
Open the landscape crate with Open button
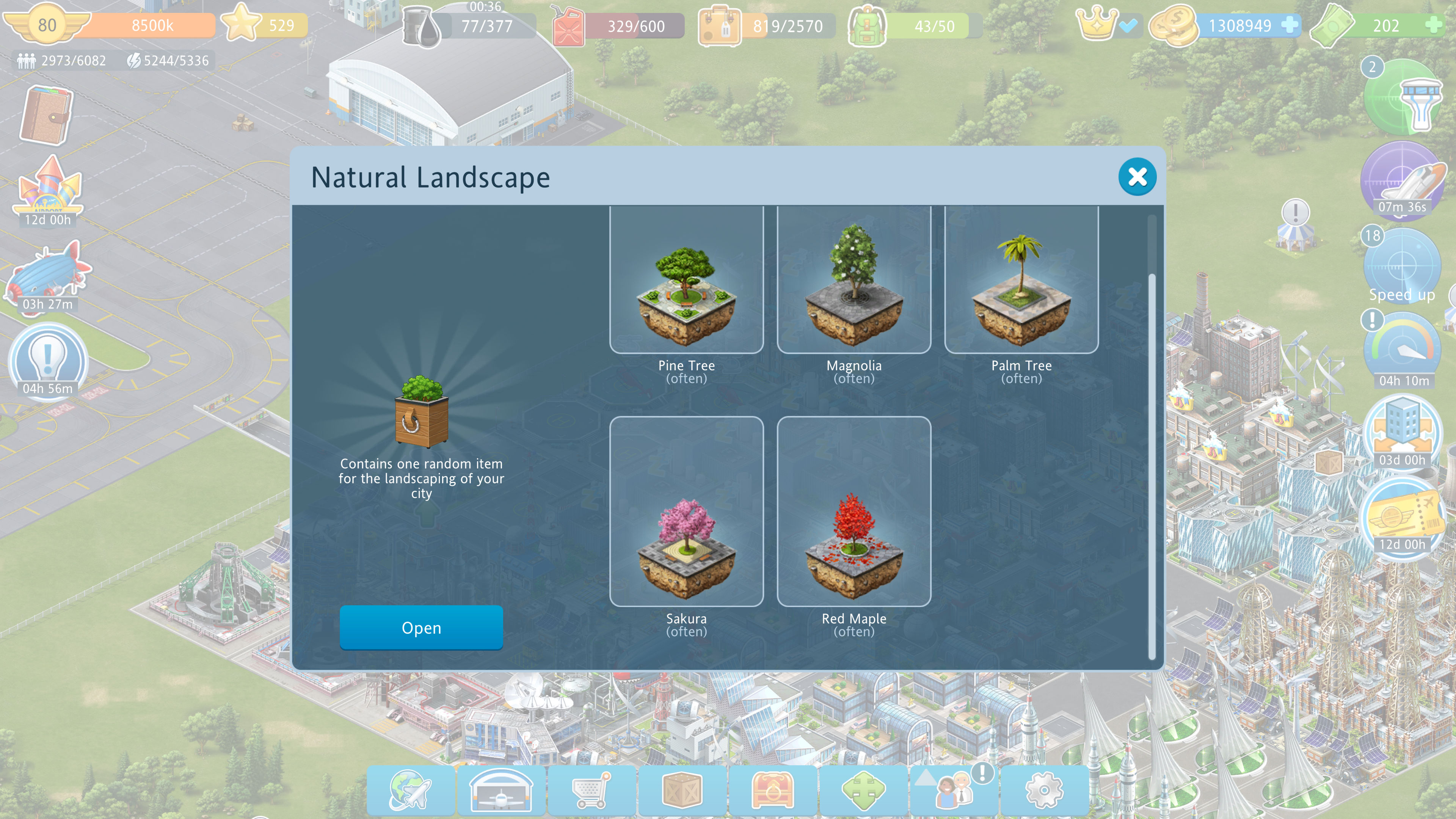421,628
